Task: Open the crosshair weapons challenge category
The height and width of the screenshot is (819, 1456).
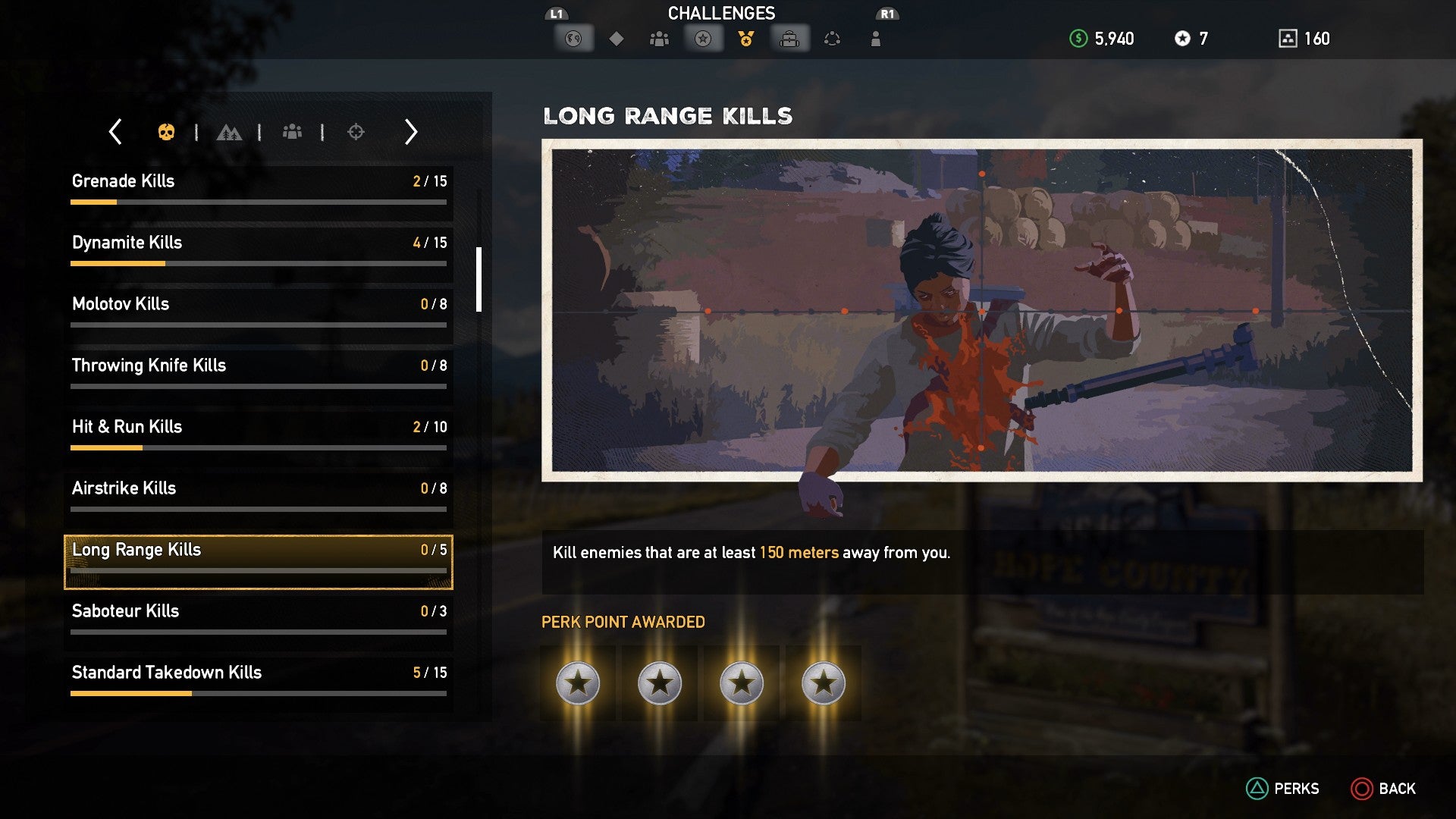Action: (356, 131)
